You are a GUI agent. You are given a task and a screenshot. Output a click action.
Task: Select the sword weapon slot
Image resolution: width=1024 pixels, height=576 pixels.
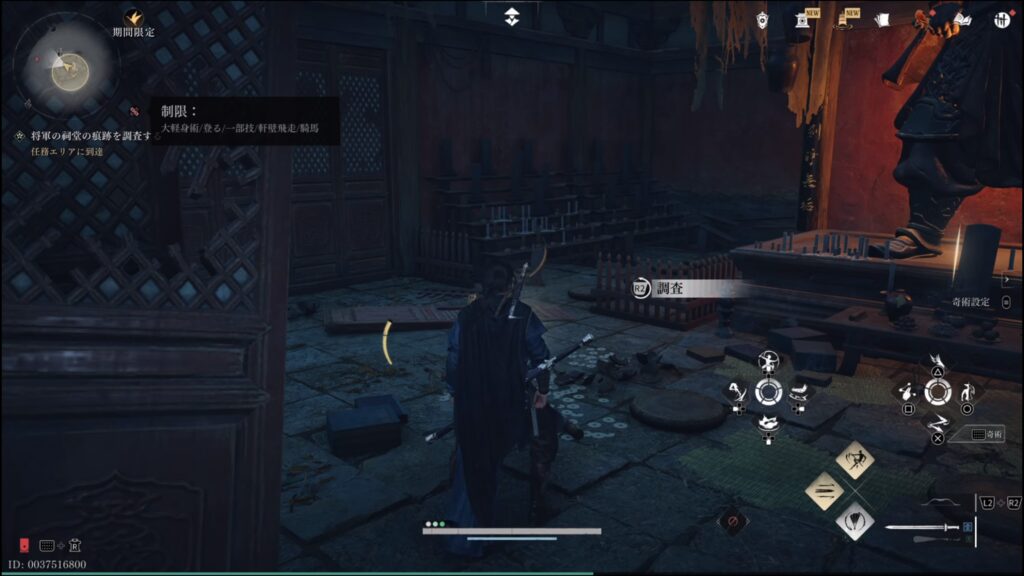pos(922,527)
